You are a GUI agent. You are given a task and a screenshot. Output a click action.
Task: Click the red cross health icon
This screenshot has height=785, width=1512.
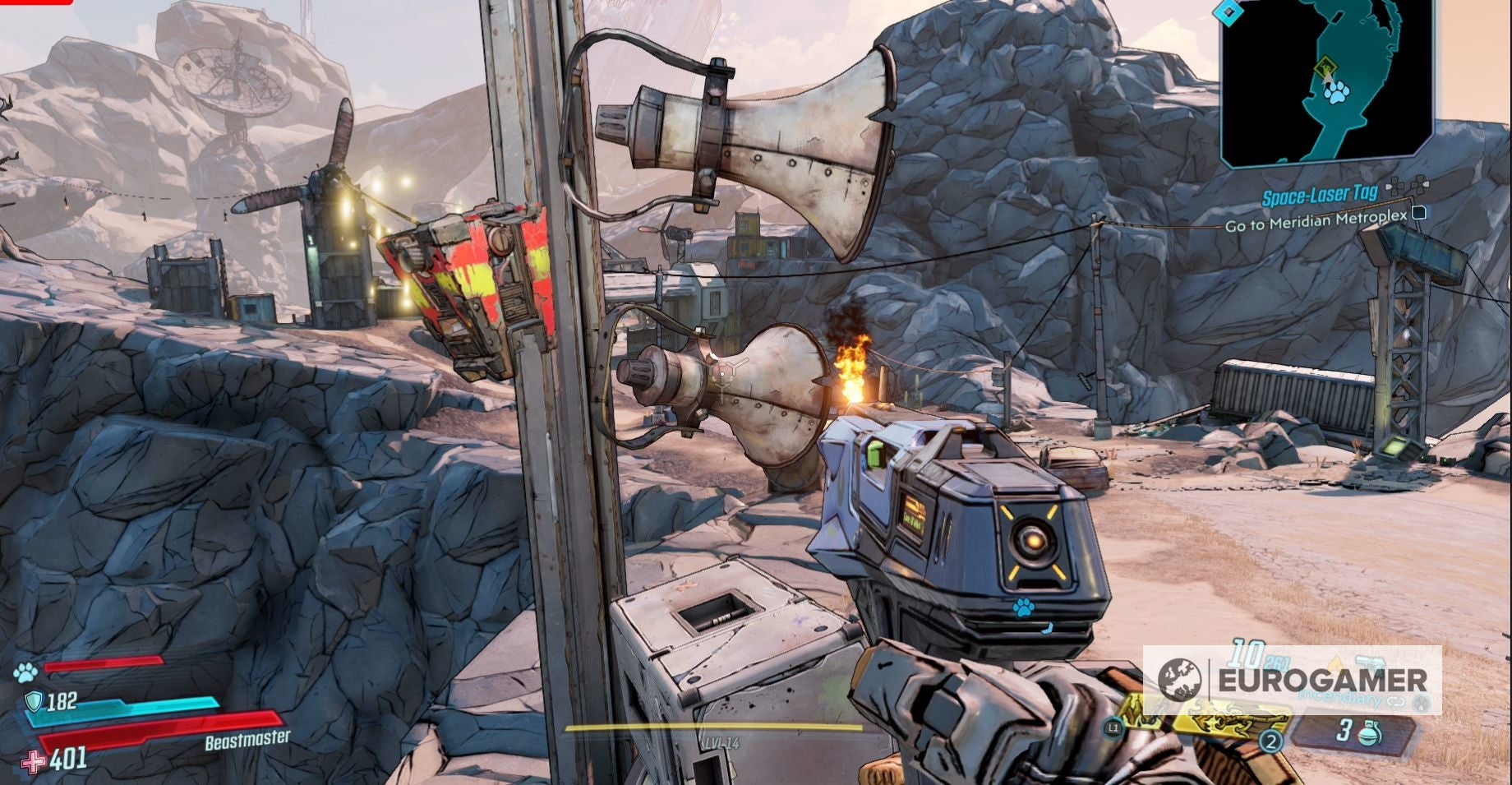(x=34, y=761)
